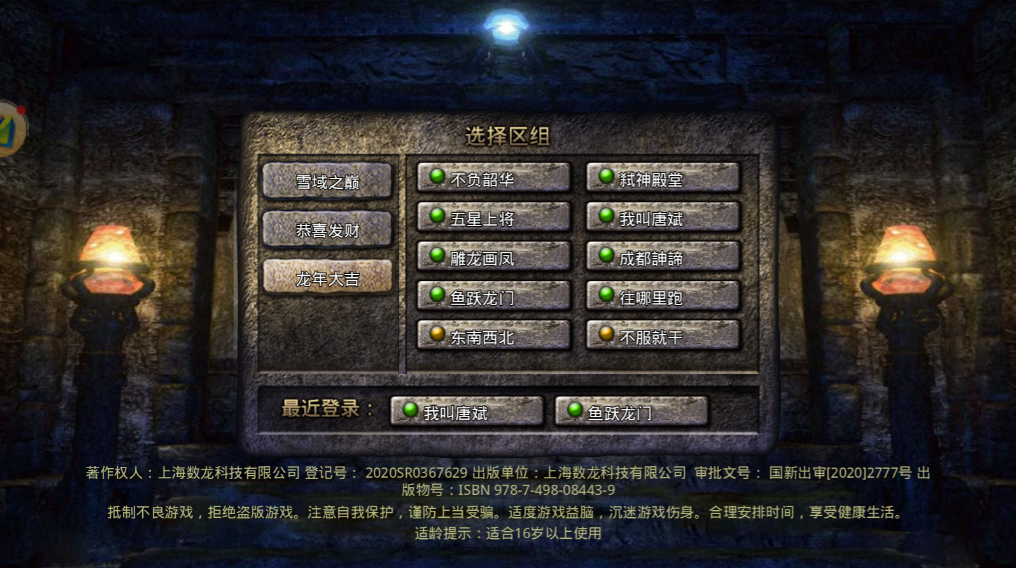
Task: Pick 我叫唐斌 under 最近登录
Action: [467, 411]
